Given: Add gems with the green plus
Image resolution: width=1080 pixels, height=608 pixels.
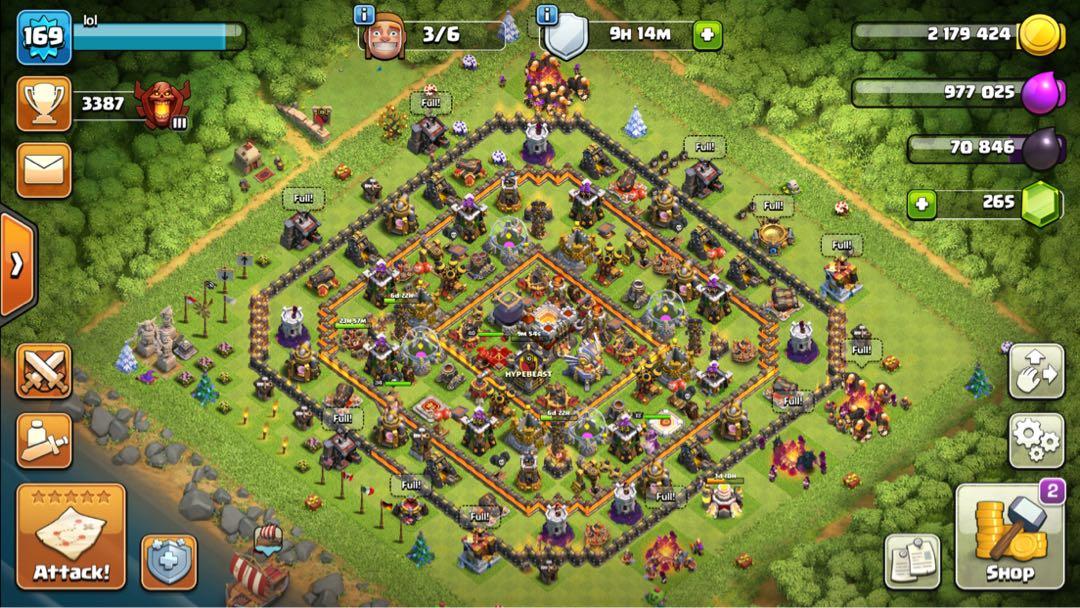Looking at the screenshot, I should coord(922,203).
